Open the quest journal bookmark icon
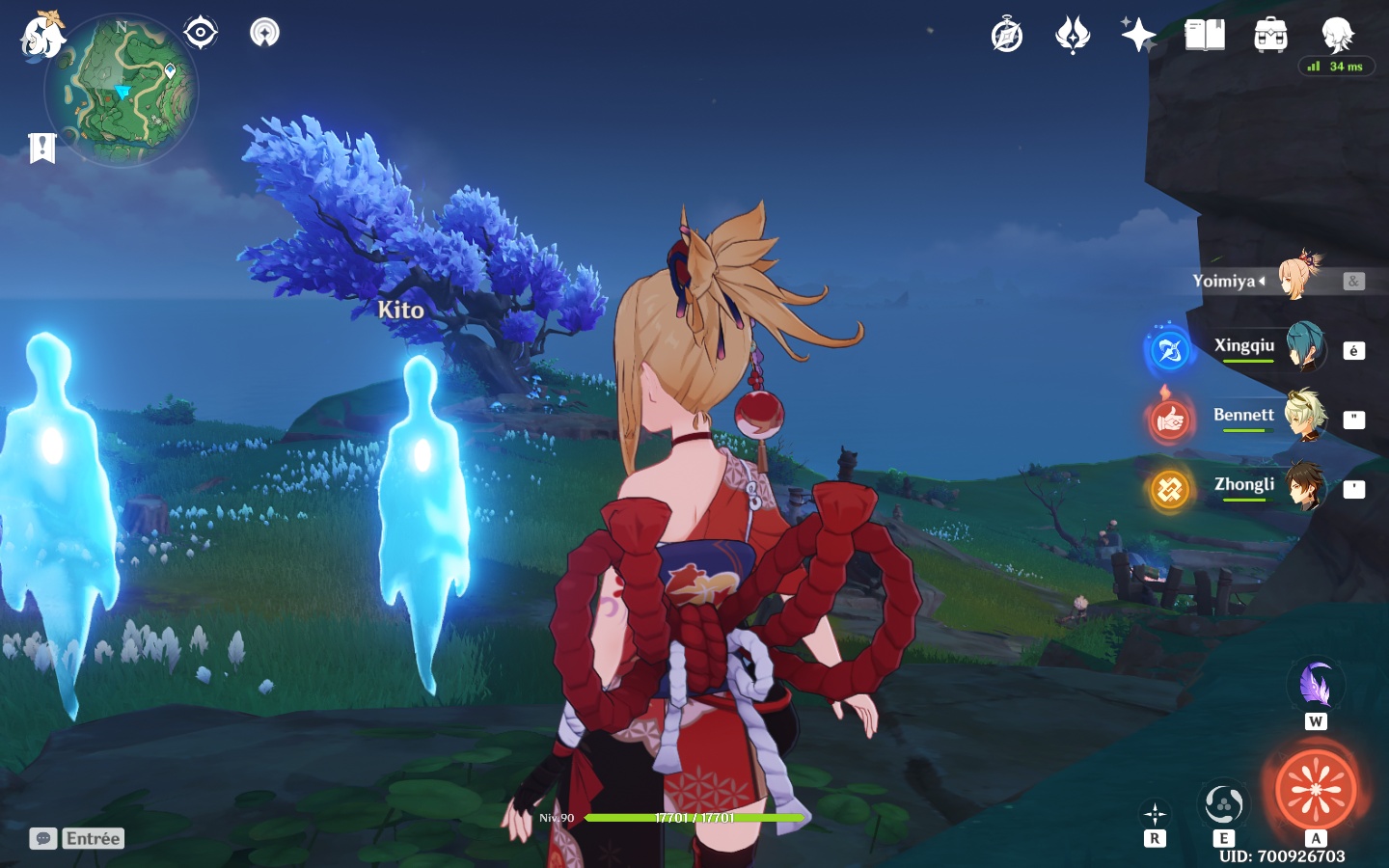 point(41,148)
